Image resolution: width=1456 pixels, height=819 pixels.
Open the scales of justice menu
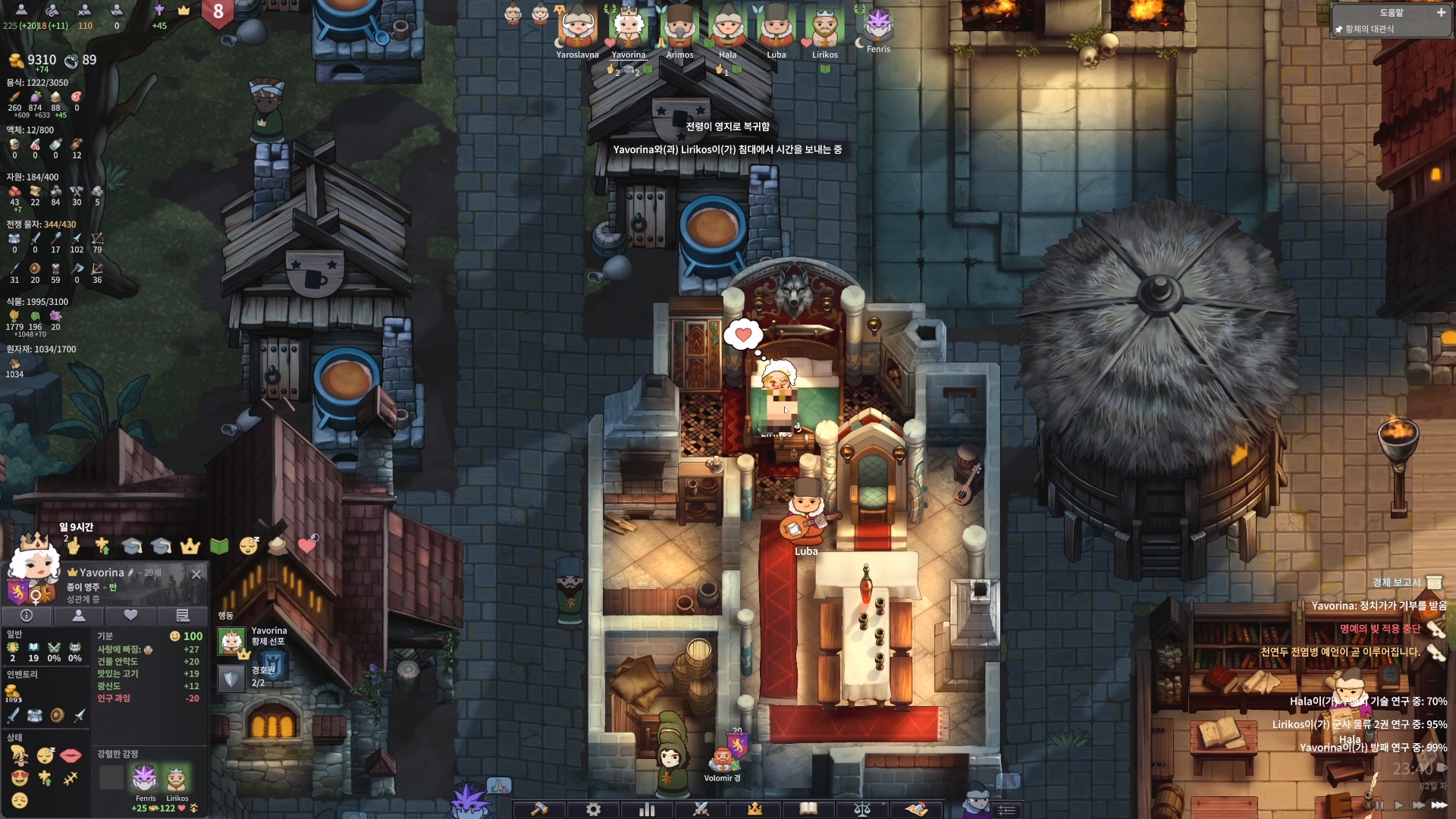[x=862, y=809]
